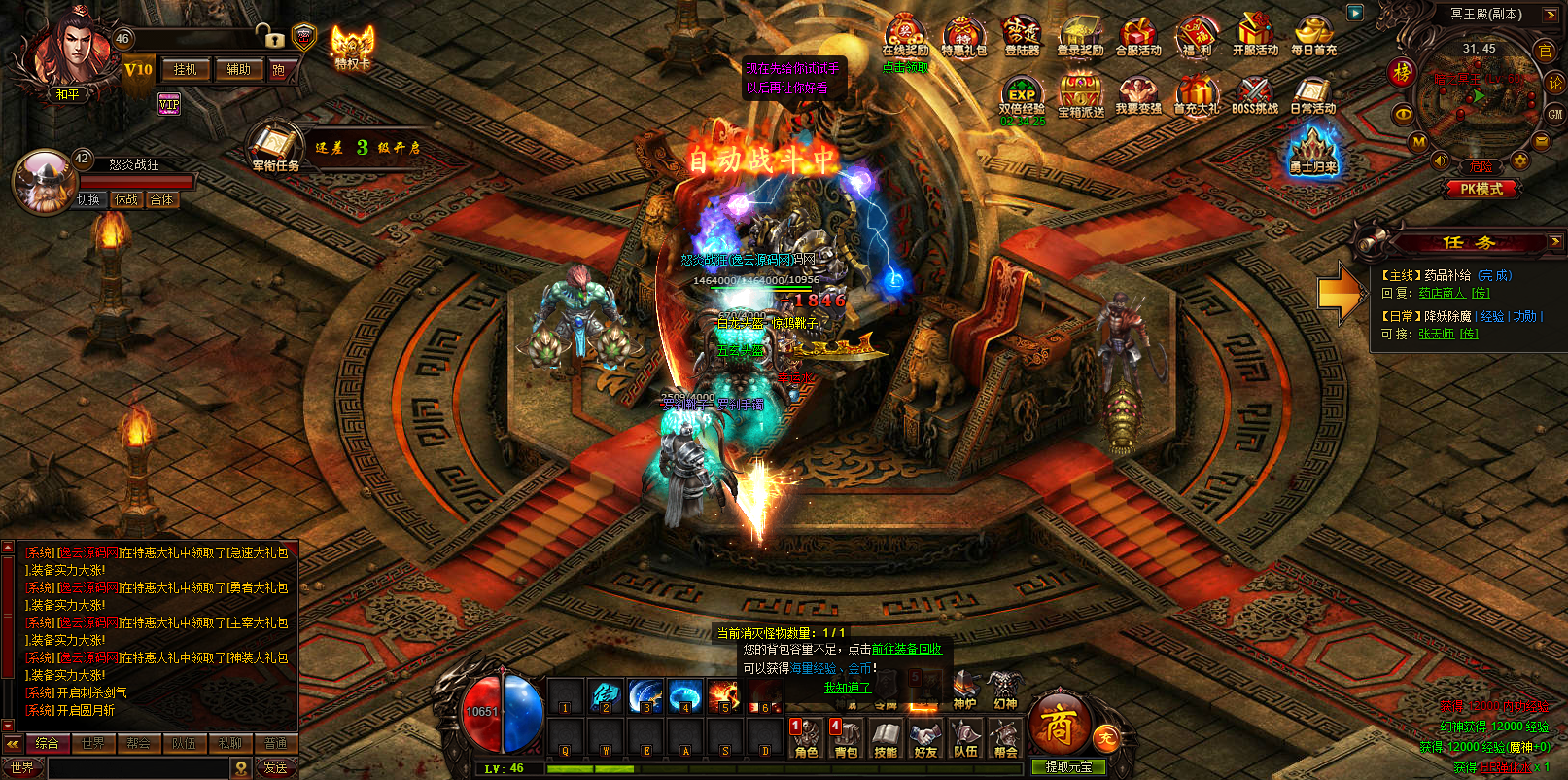Switch chat to the 帮会 tab
Image resolution: width=1568 pixels, height=780 pixels.
(138, 743)
